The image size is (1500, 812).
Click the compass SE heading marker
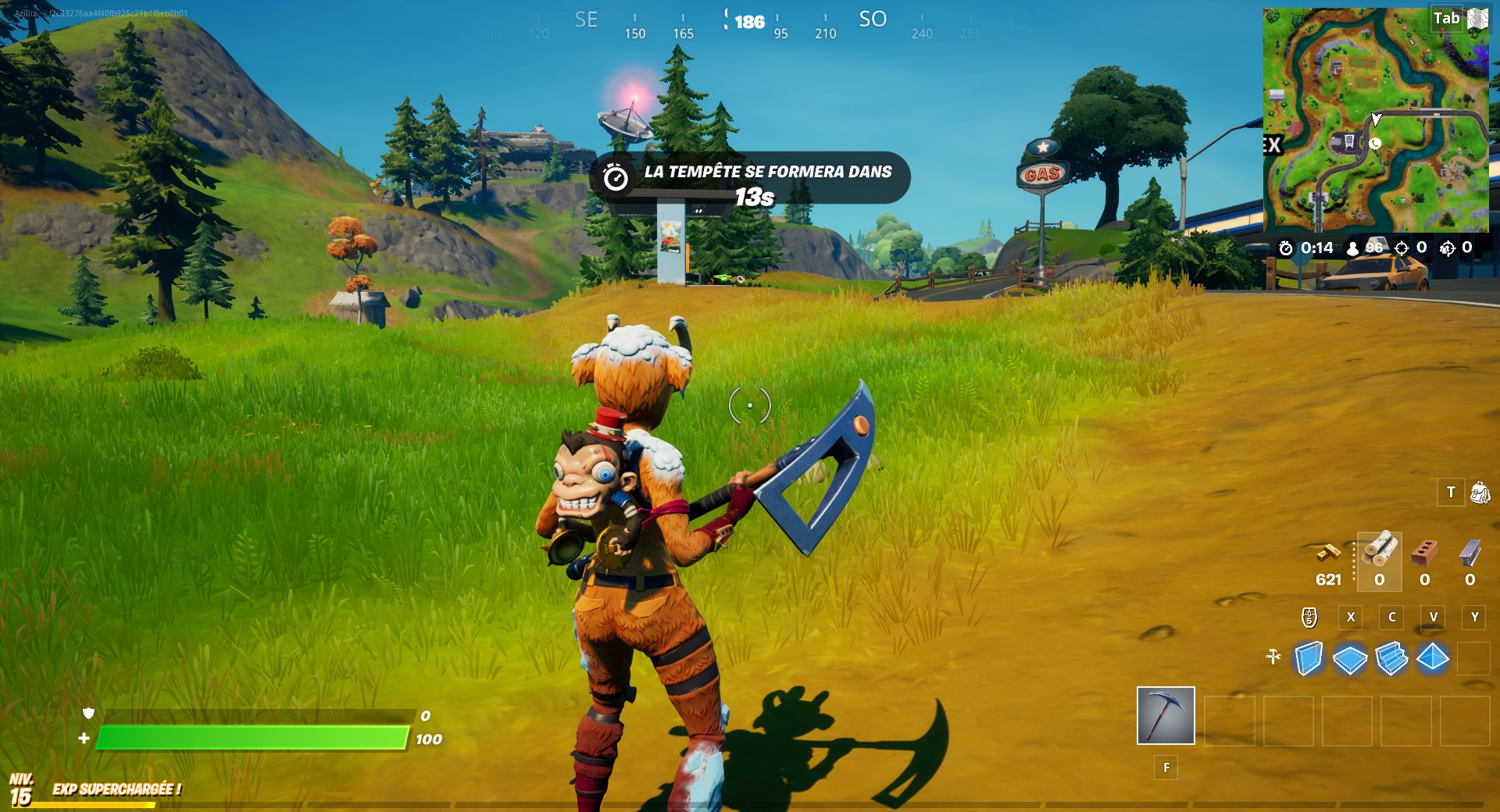[x=586, y=20]
